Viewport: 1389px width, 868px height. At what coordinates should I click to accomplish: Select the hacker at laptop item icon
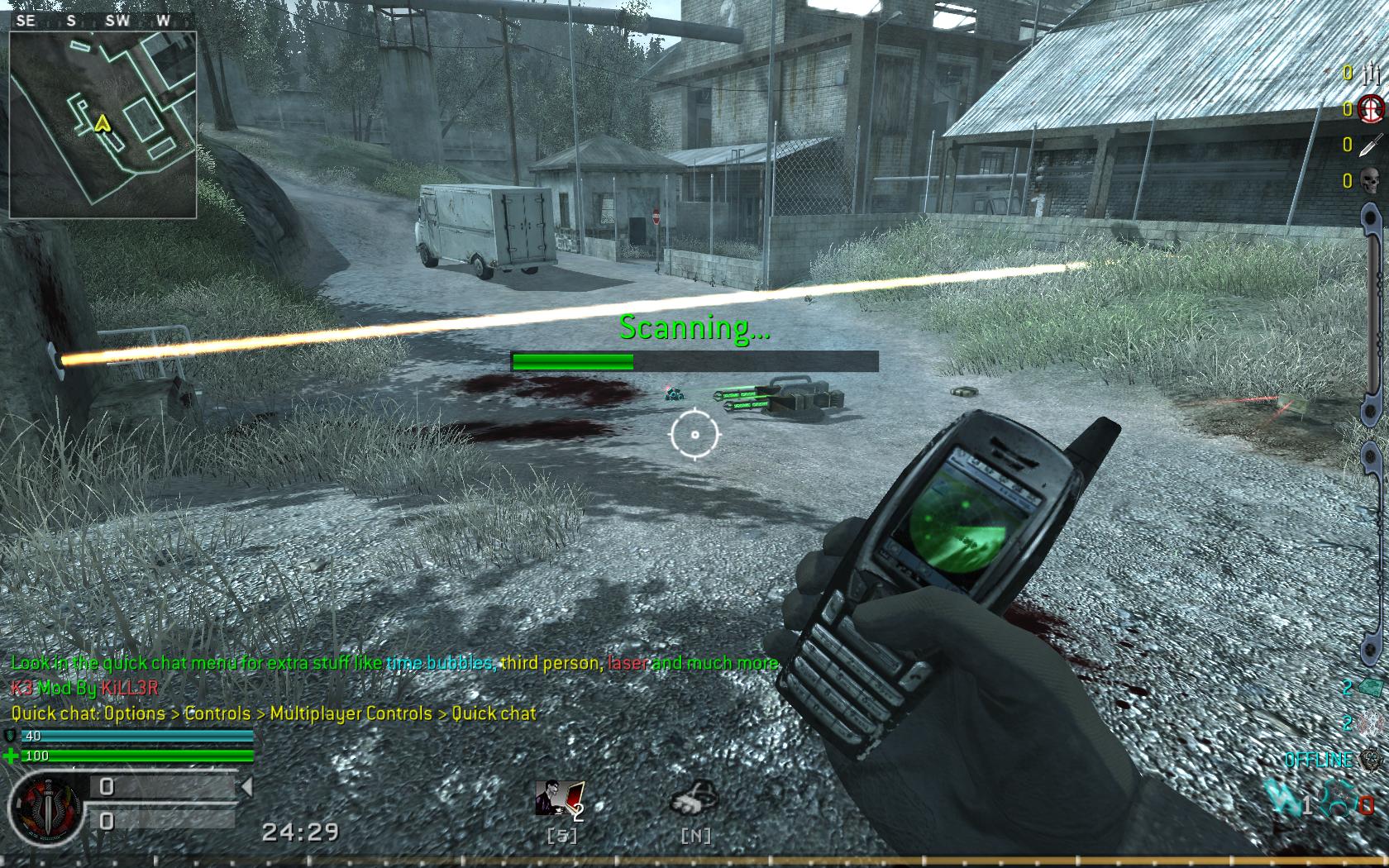click(x=559, y=799)
